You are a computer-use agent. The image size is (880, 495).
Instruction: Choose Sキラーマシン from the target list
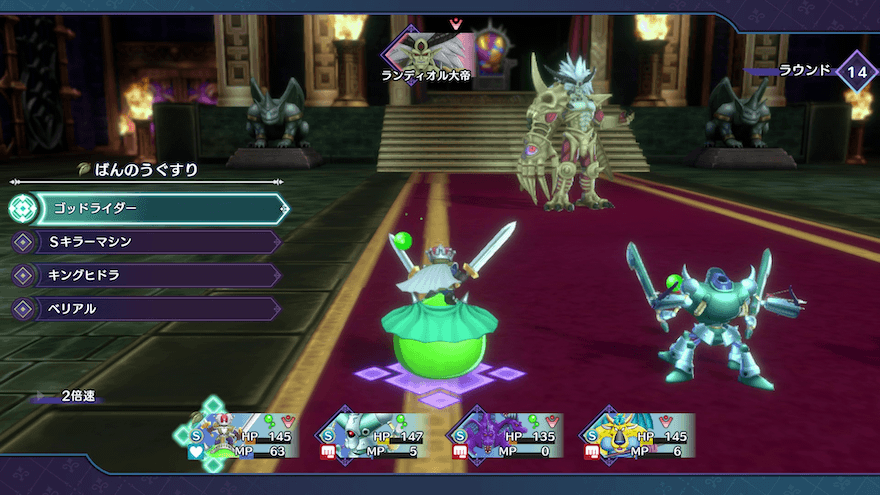[x=150, y=241]
